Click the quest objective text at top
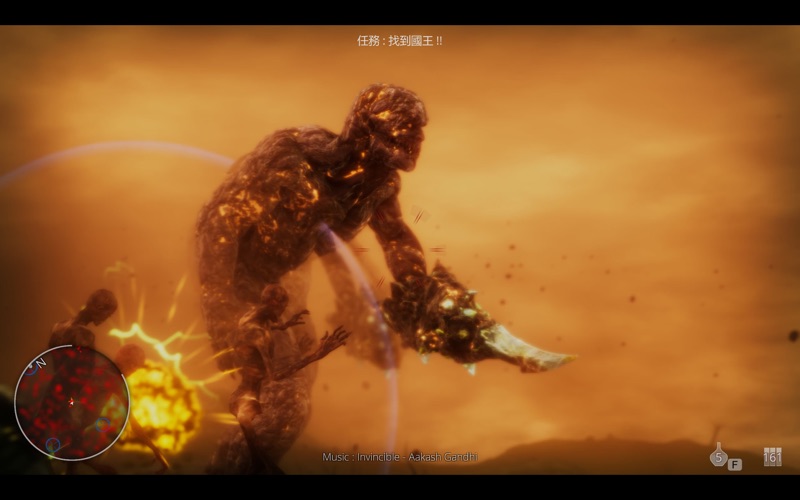The image size is (800, 500). [400, 41]
